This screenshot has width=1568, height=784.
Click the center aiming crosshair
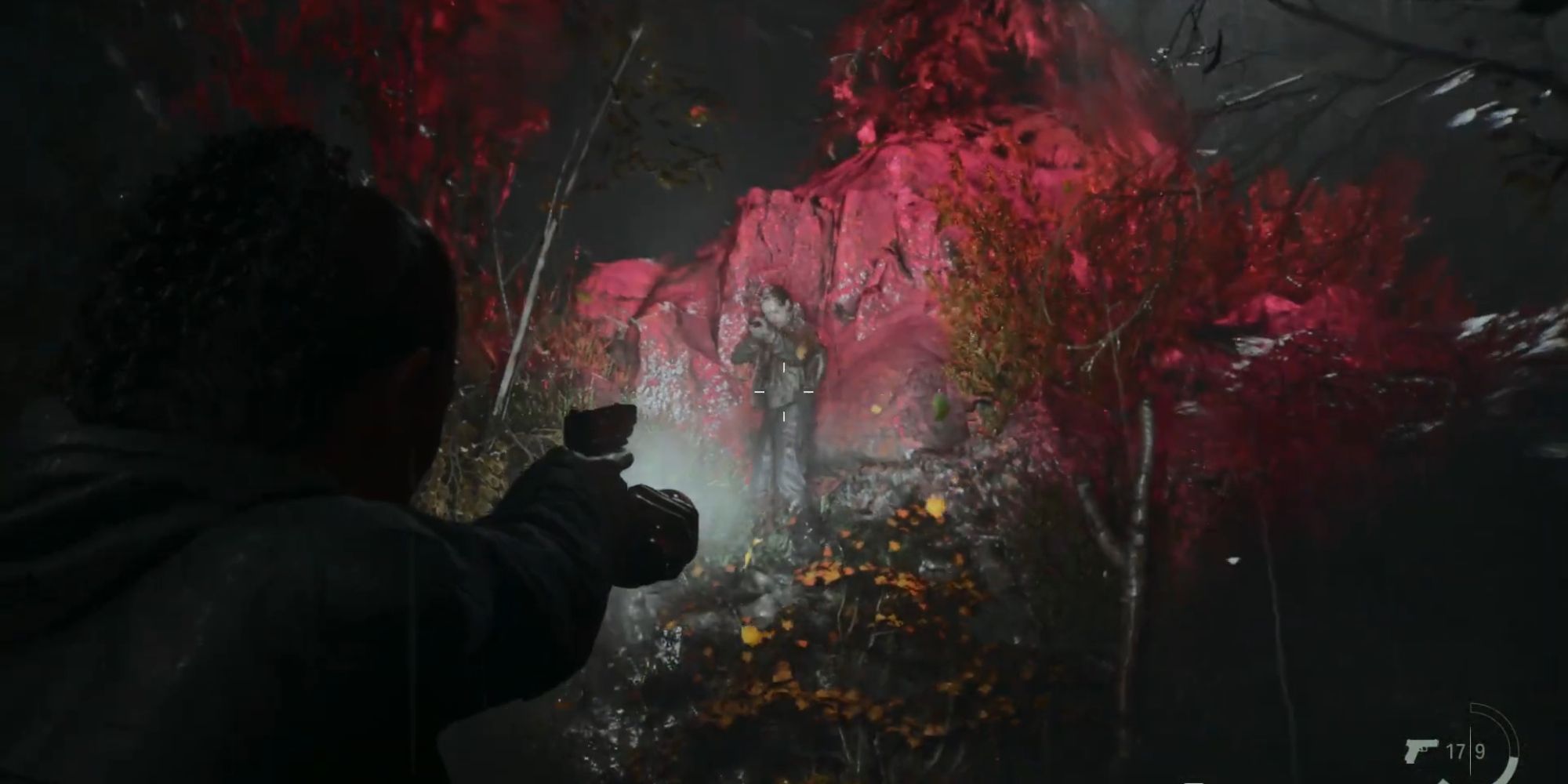(784, 391)
